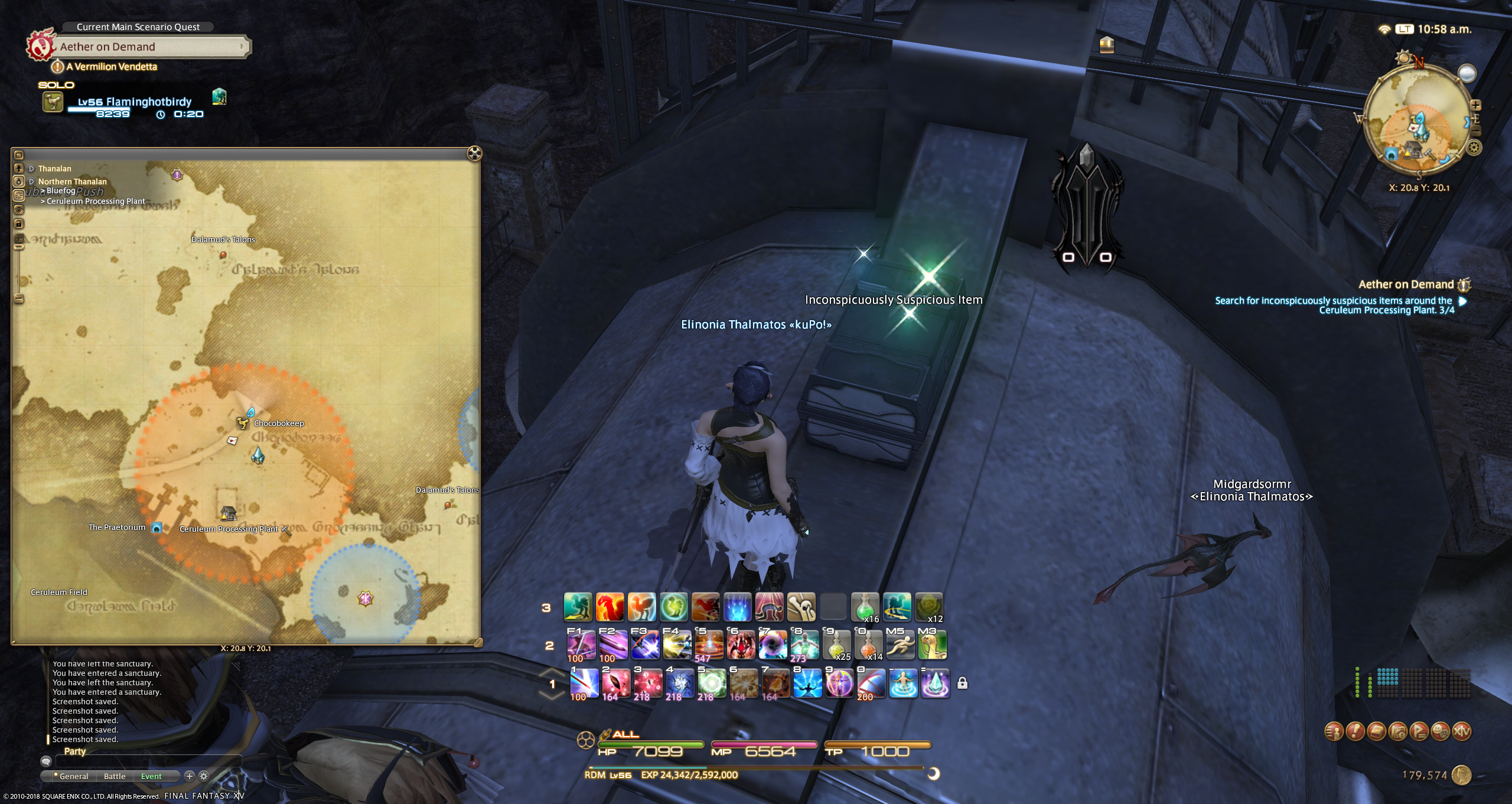This screenshot has height=804, width=1512.
Task: Activate Sprint on the M5 hotbar slot
Action: [900, 644]
